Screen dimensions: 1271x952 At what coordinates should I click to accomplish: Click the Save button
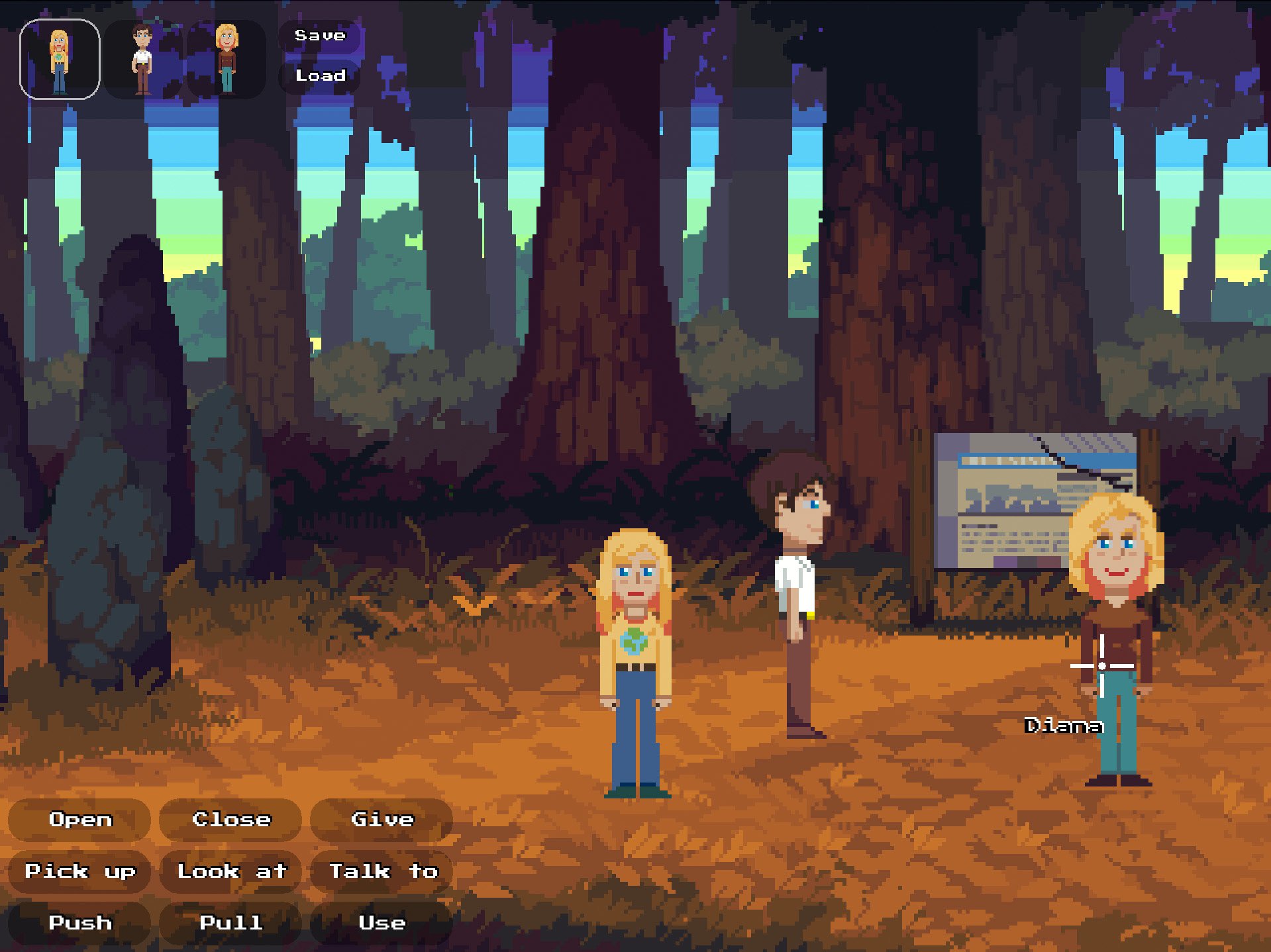[x=320, y=36]
